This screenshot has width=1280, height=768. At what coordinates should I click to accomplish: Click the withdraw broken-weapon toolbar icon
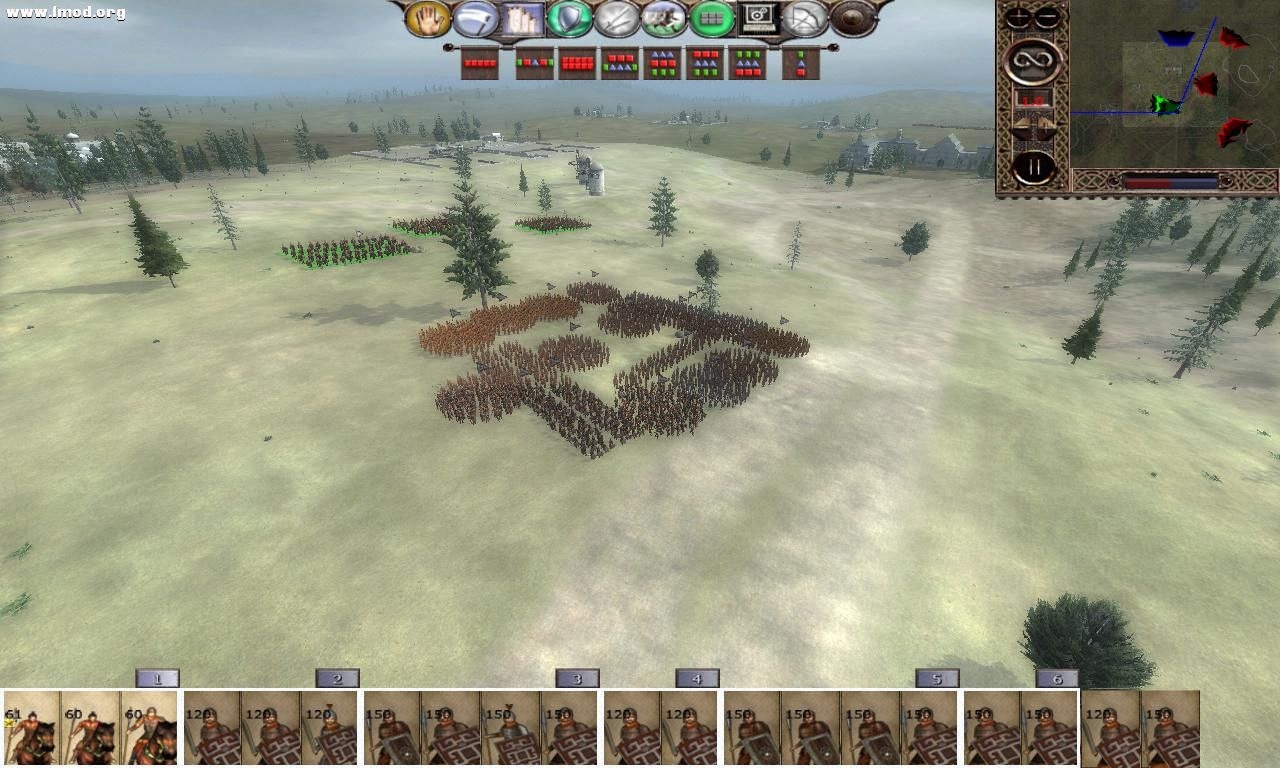point(807,17)
